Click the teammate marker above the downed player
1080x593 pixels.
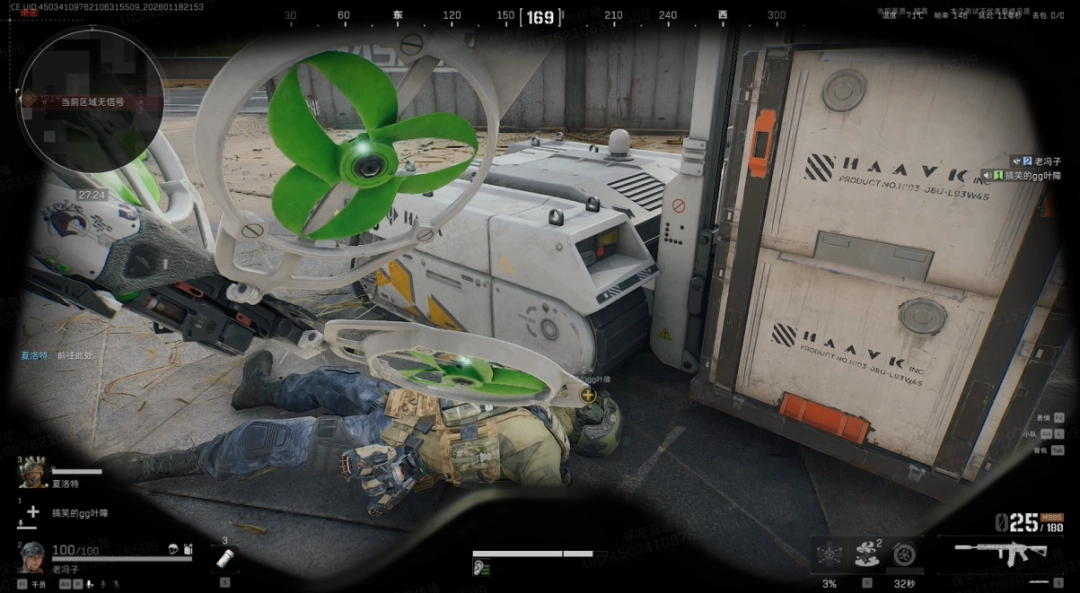click(x=588, y=395)
